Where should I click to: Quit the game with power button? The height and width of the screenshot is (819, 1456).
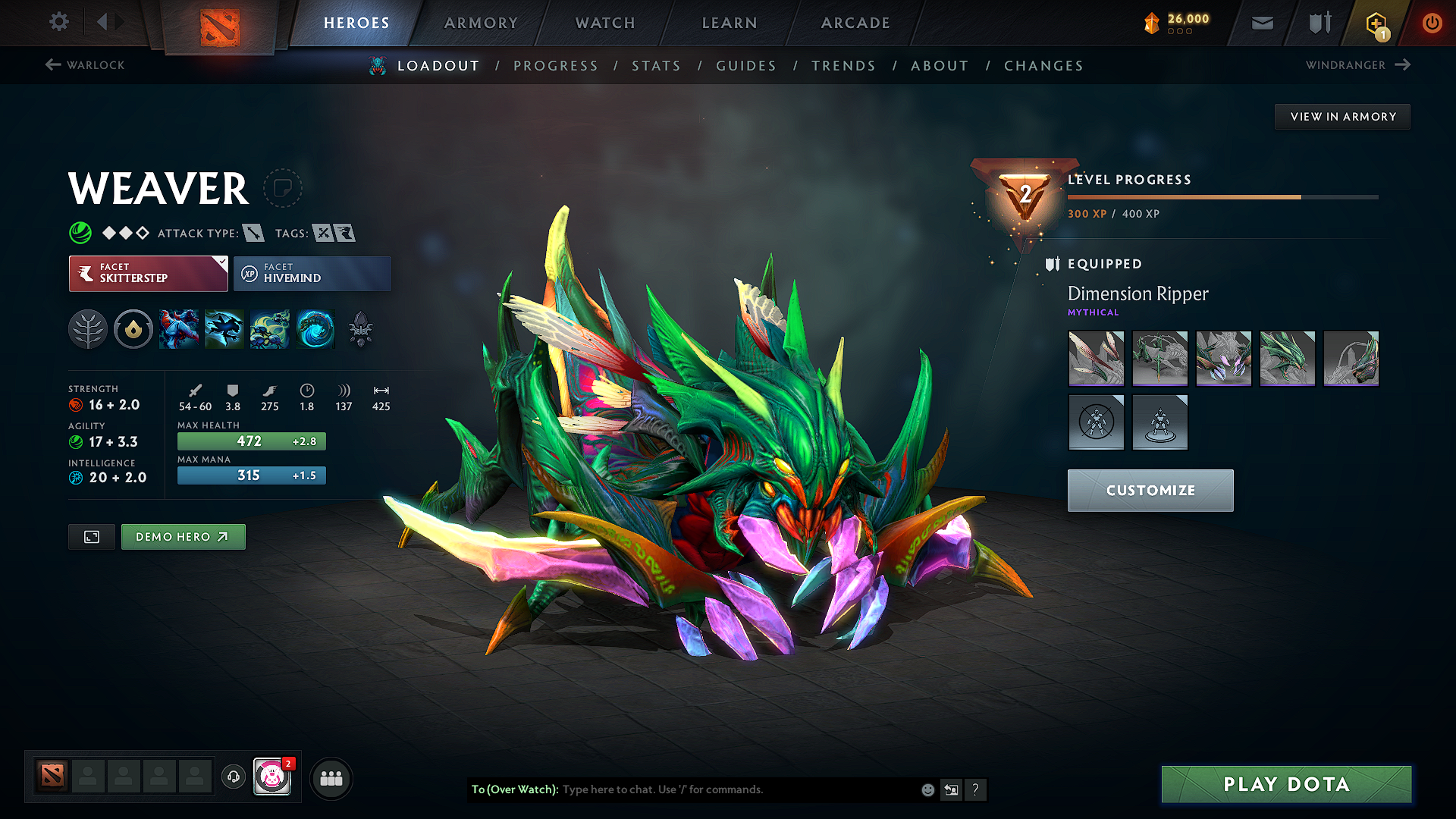1432,23
